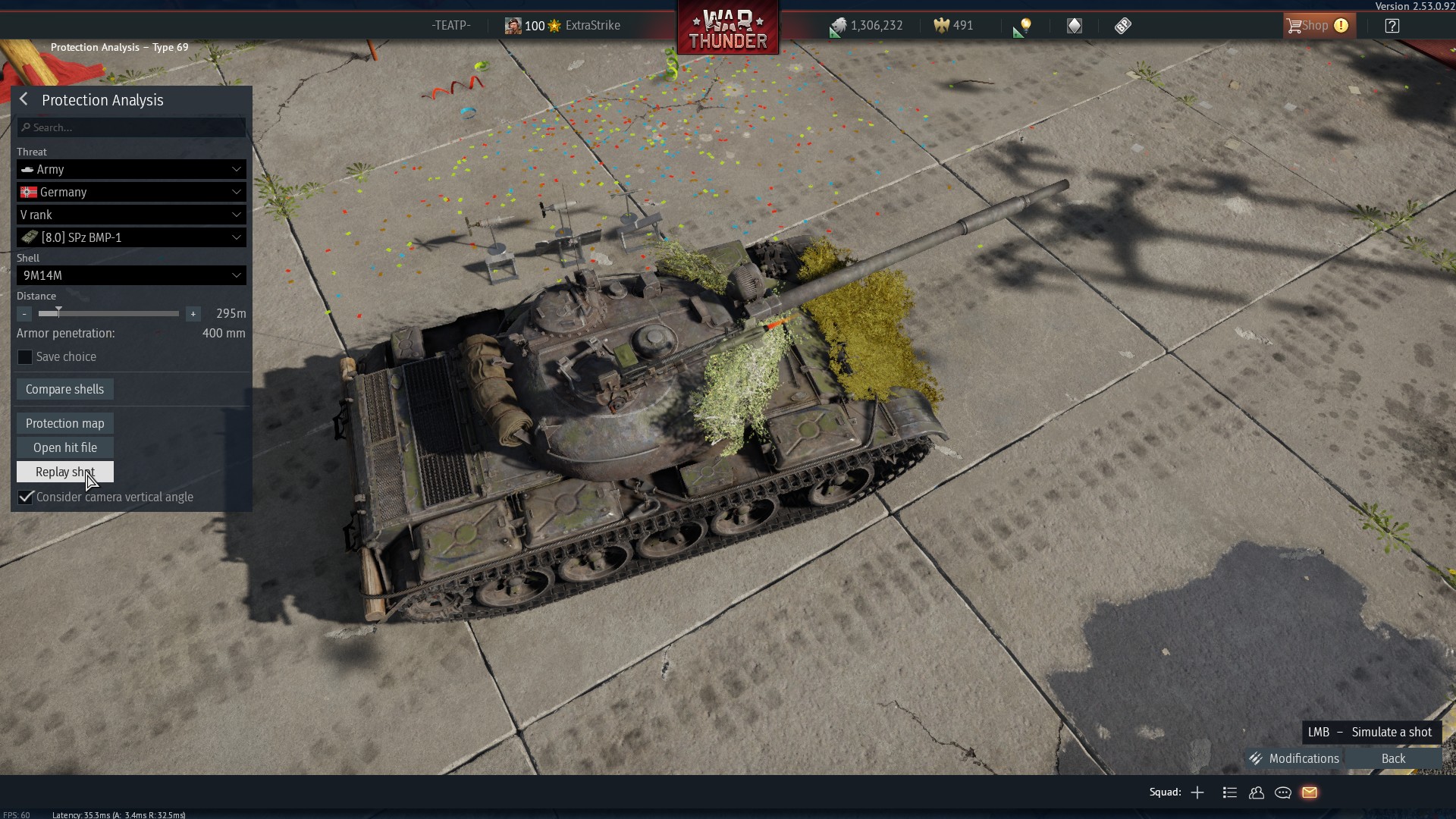
Task: Expand the V rank dropdown
Action: [131, 215]
